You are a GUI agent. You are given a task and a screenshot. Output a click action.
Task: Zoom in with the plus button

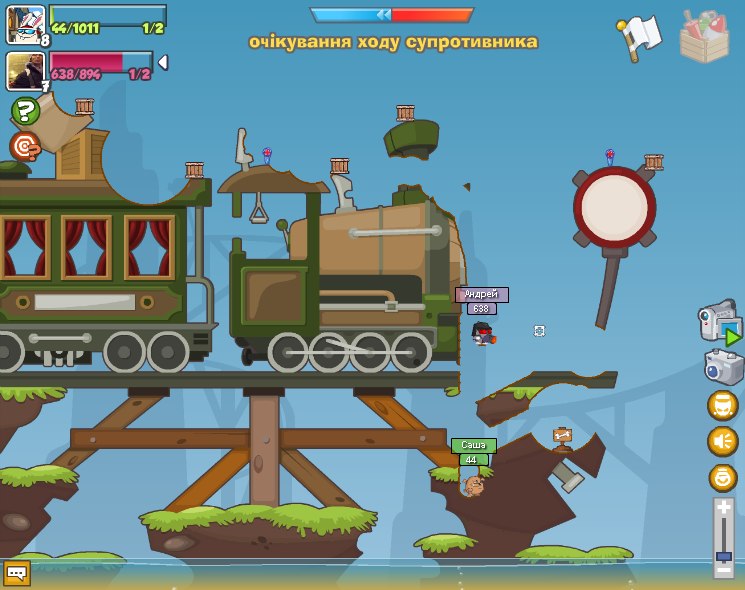[x=724, y=510]
